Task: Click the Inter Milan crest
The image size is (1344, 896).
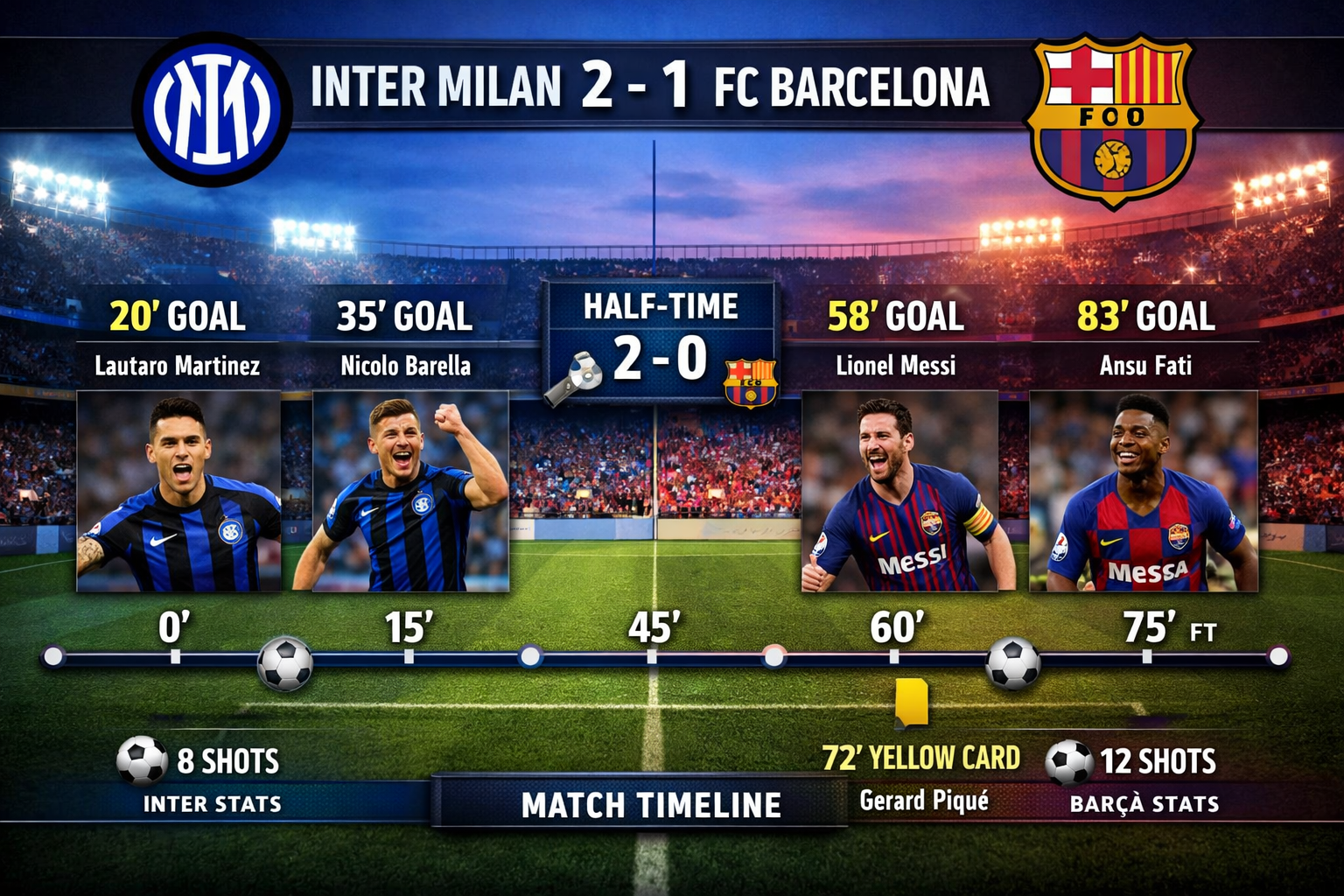Action: point(212,109)
